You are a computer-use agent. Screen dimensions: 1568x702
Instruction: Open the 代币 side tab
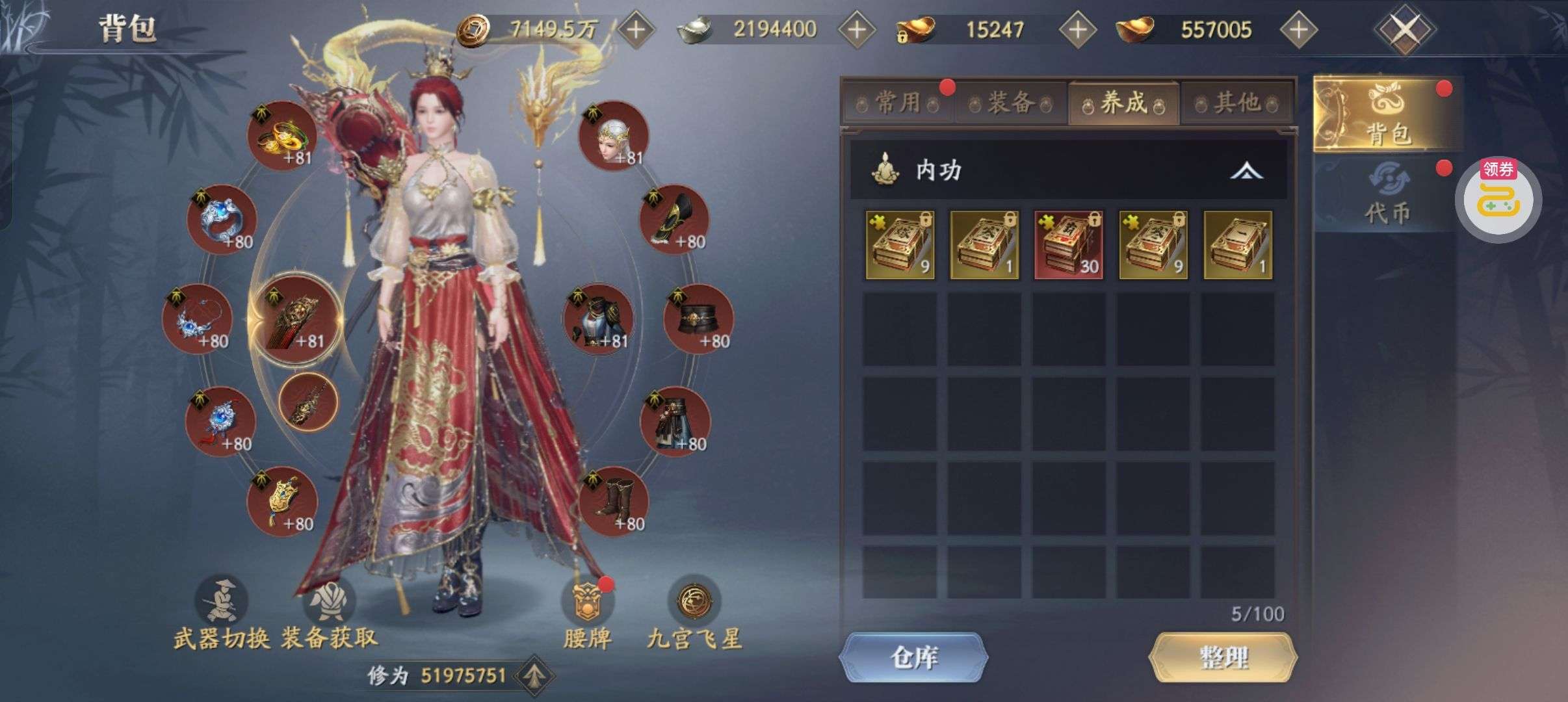click(1387, 195)
